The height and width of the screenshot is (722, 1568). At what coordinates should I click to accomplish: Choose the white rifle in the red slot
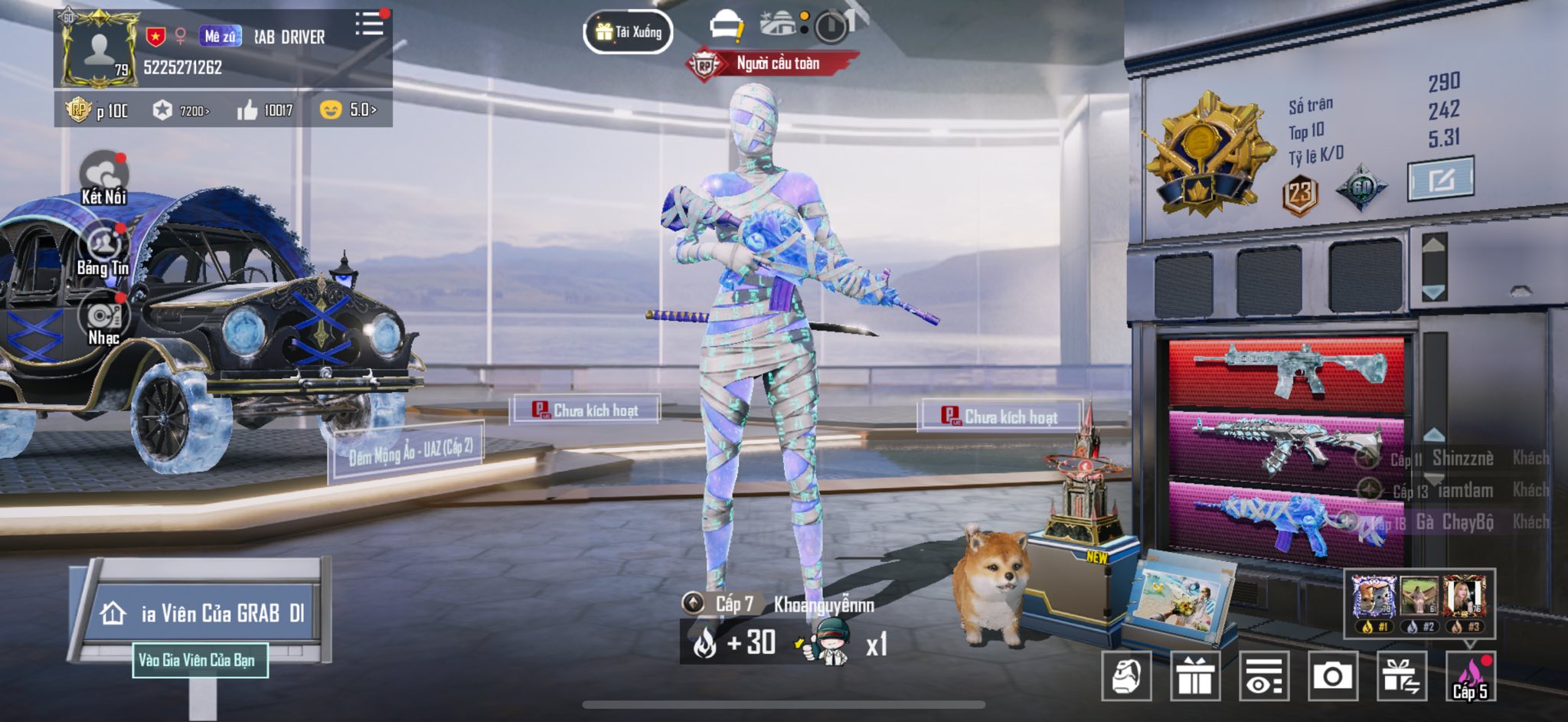point(1286,371)
